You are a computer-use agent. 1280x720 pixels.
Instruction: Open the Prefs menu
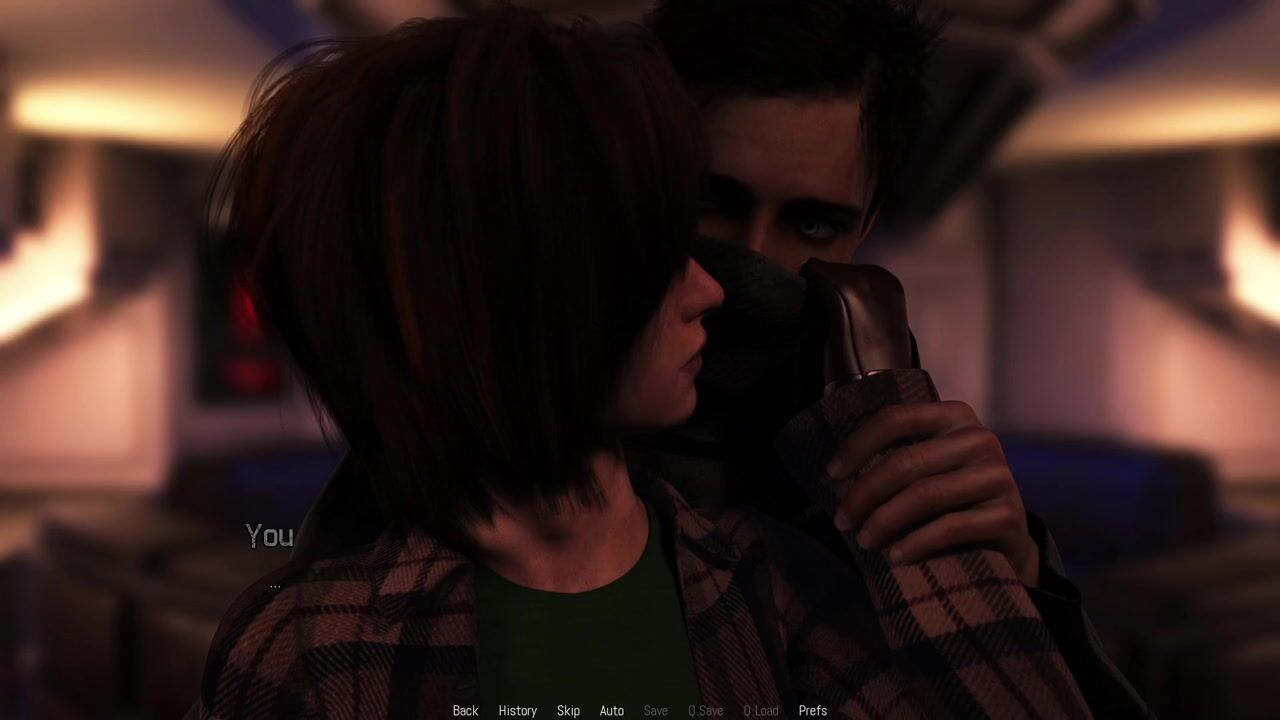(812, 711)
